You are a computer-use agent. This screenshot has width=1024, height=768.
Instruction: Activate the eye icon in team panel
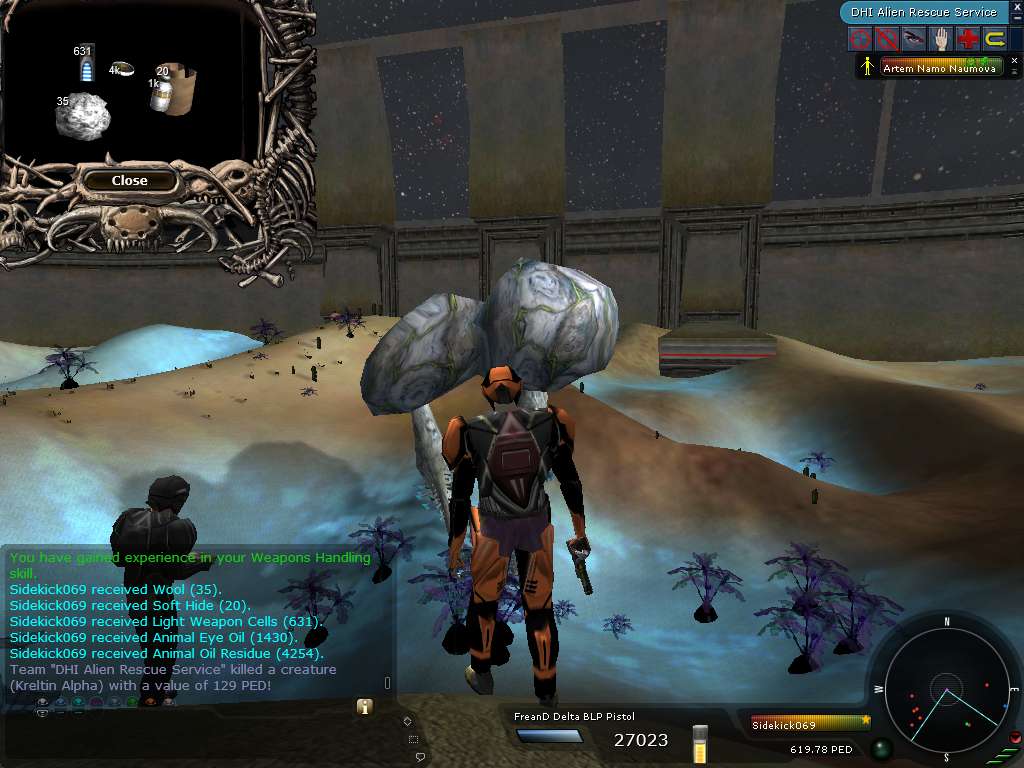coord(913,39)
